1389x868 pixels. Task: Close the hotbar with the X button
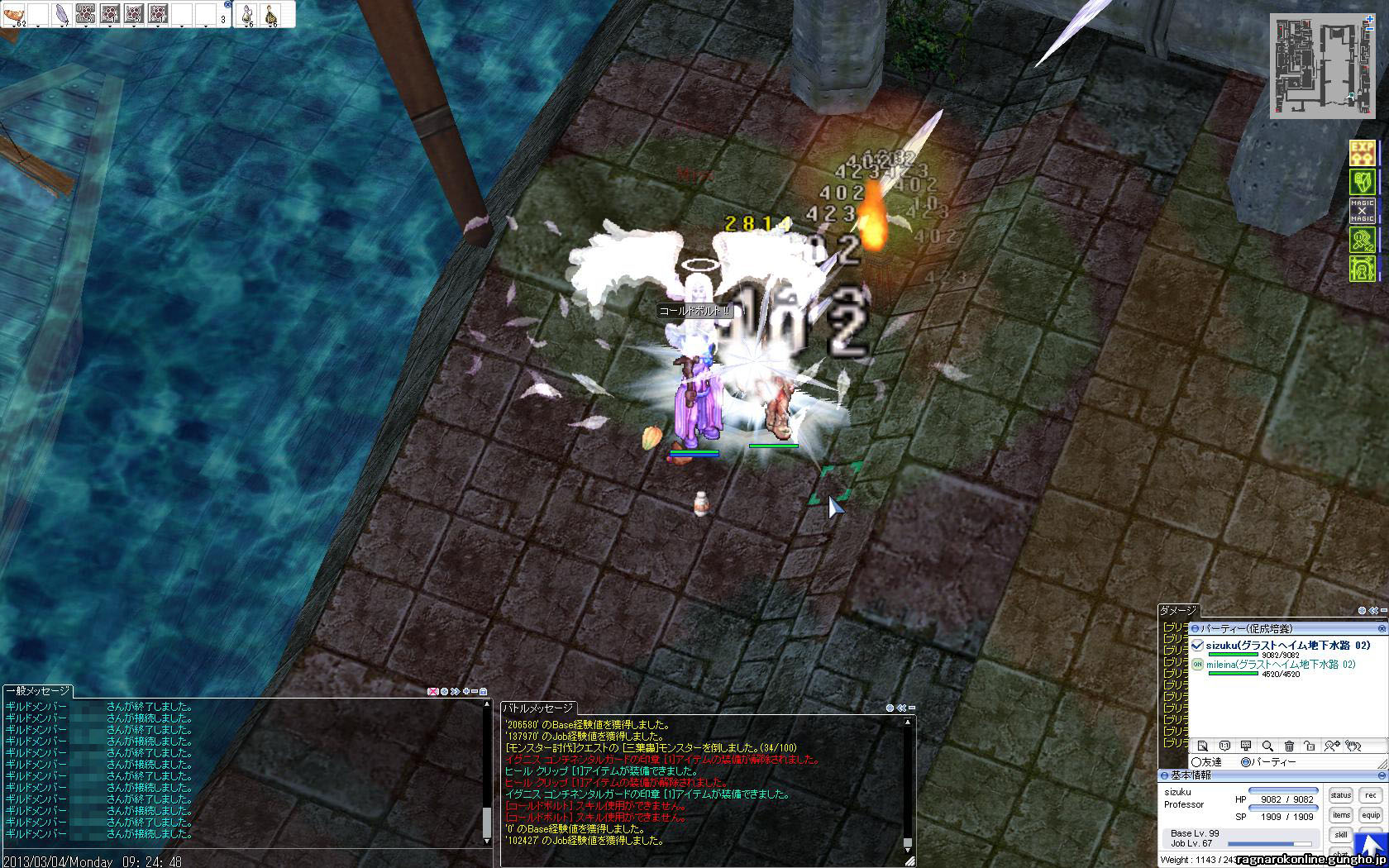click(227, 5)
